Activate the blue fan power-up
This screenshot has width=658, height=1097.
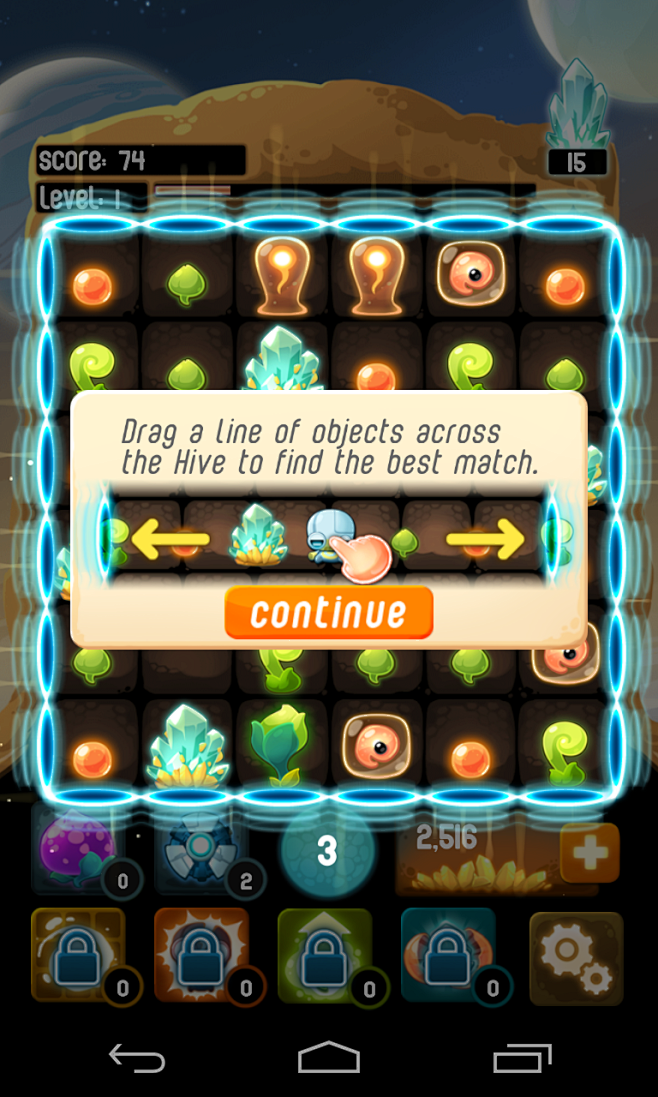click(x=199, y=850)
